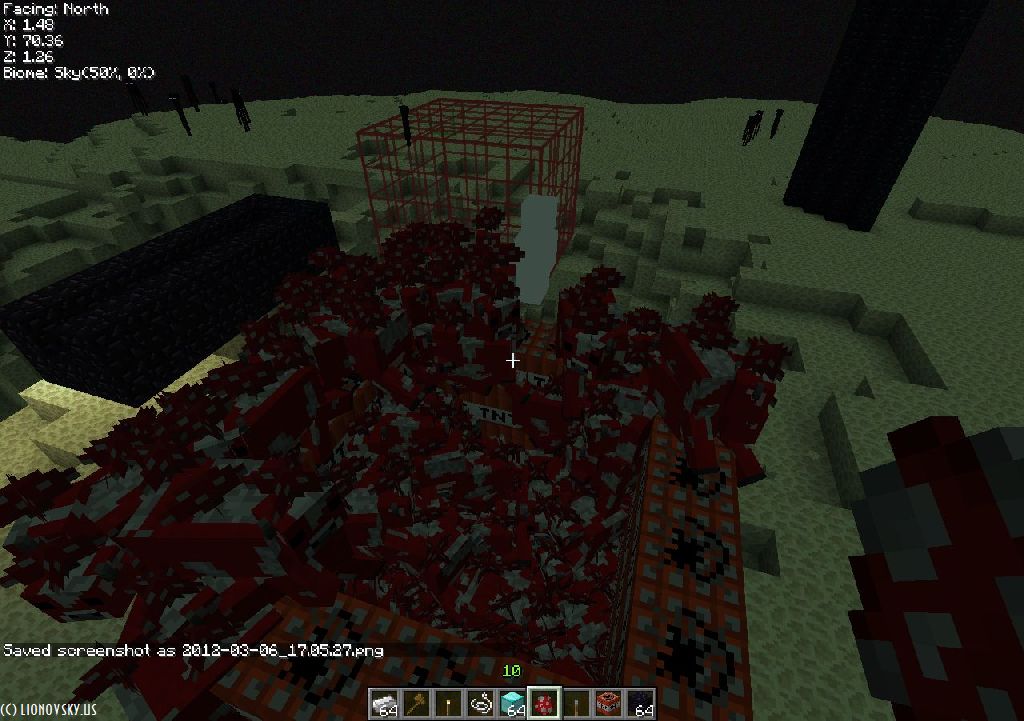Select the obsidian block stack
Image resolution: width=1024 pixels, height=721 pixels.
640,704
